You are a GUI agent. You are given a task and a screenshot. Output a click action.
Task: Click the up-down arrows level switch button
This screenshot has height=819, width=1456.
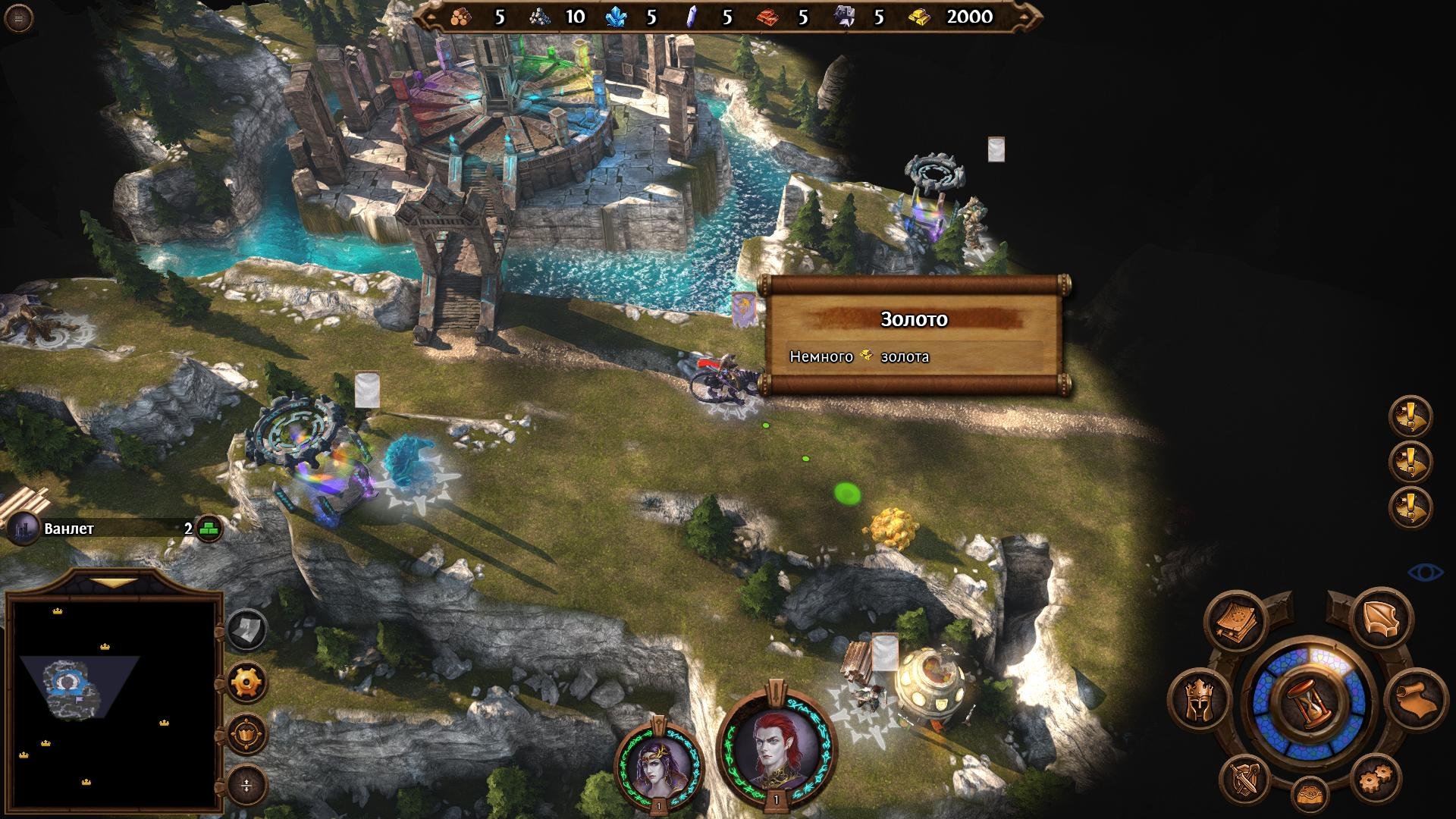coord(247,786)
